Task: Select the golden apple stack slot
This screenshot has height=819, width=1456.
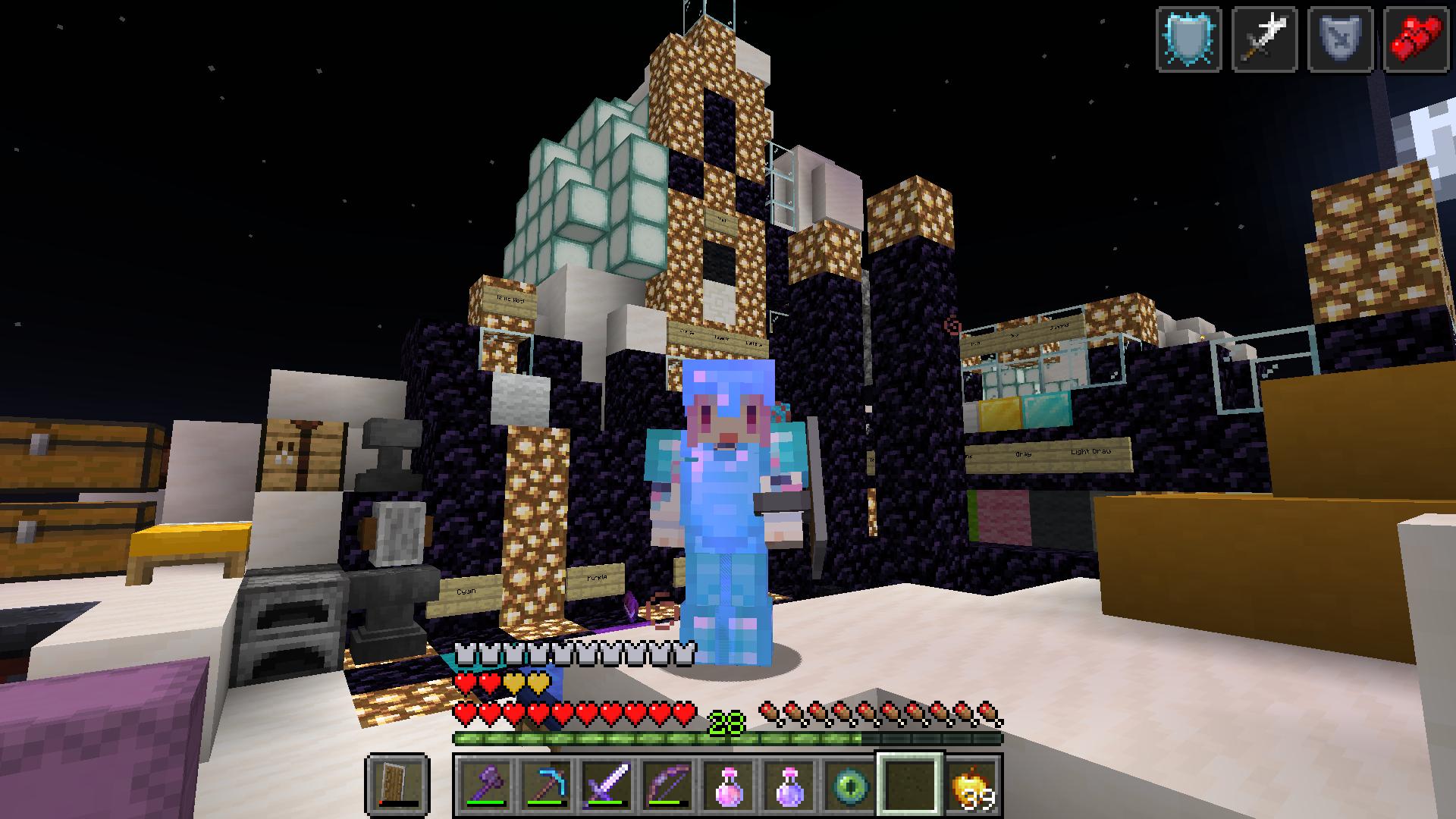Action: click(x=971, y=783)
